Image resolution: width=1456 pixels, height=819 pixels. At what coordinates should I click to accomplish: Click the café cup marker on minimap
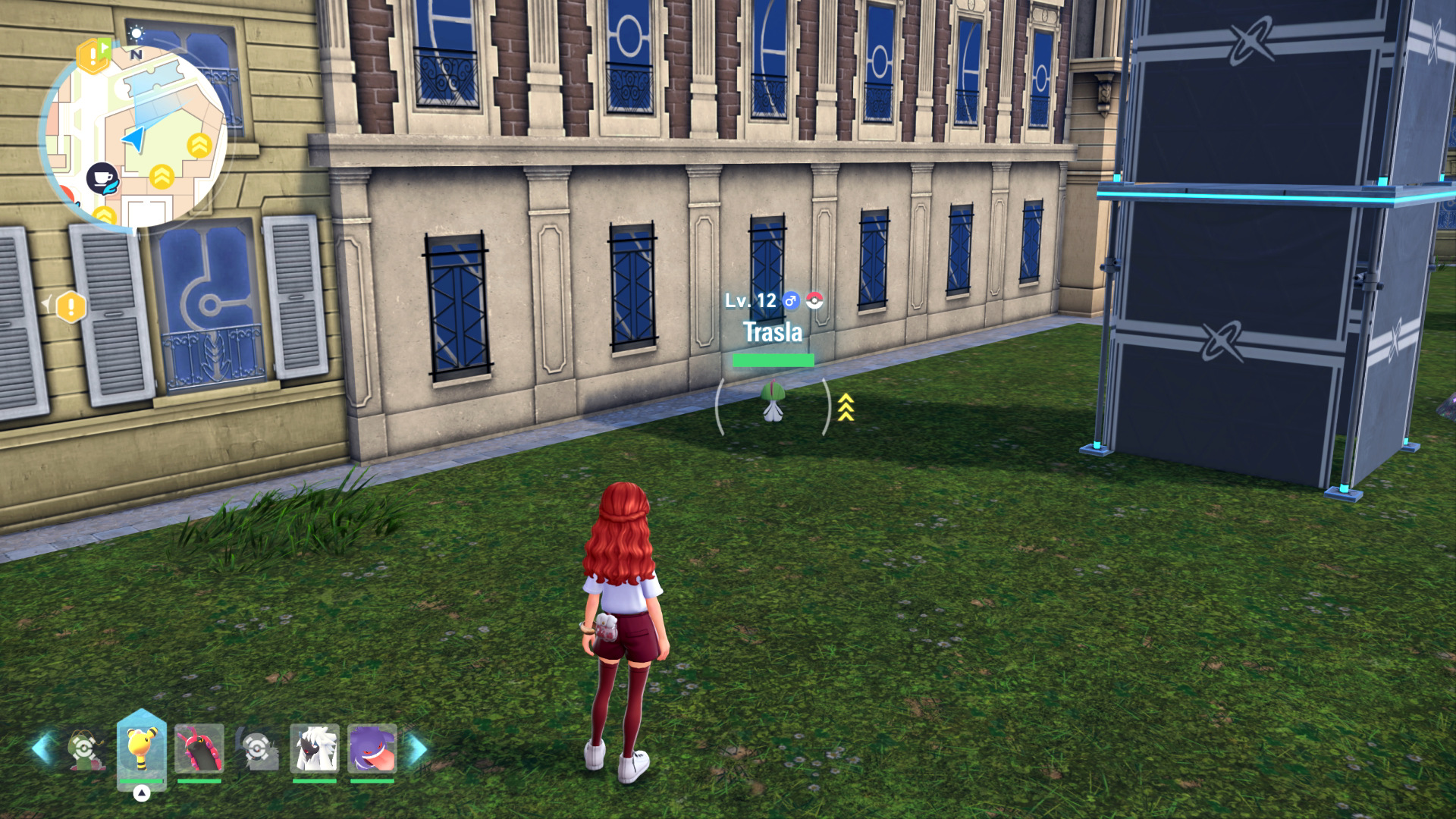pos(102,179)
